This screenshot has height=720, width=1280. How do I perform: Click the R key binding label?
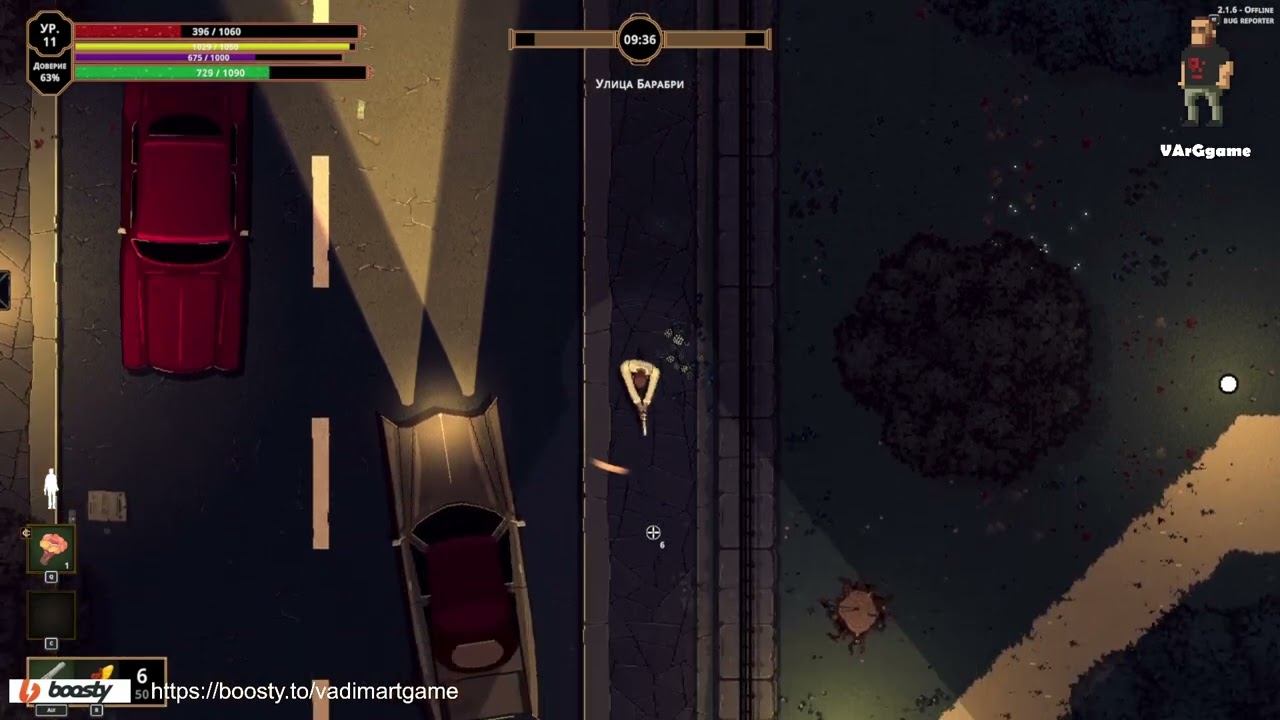(x=95, y=709)
